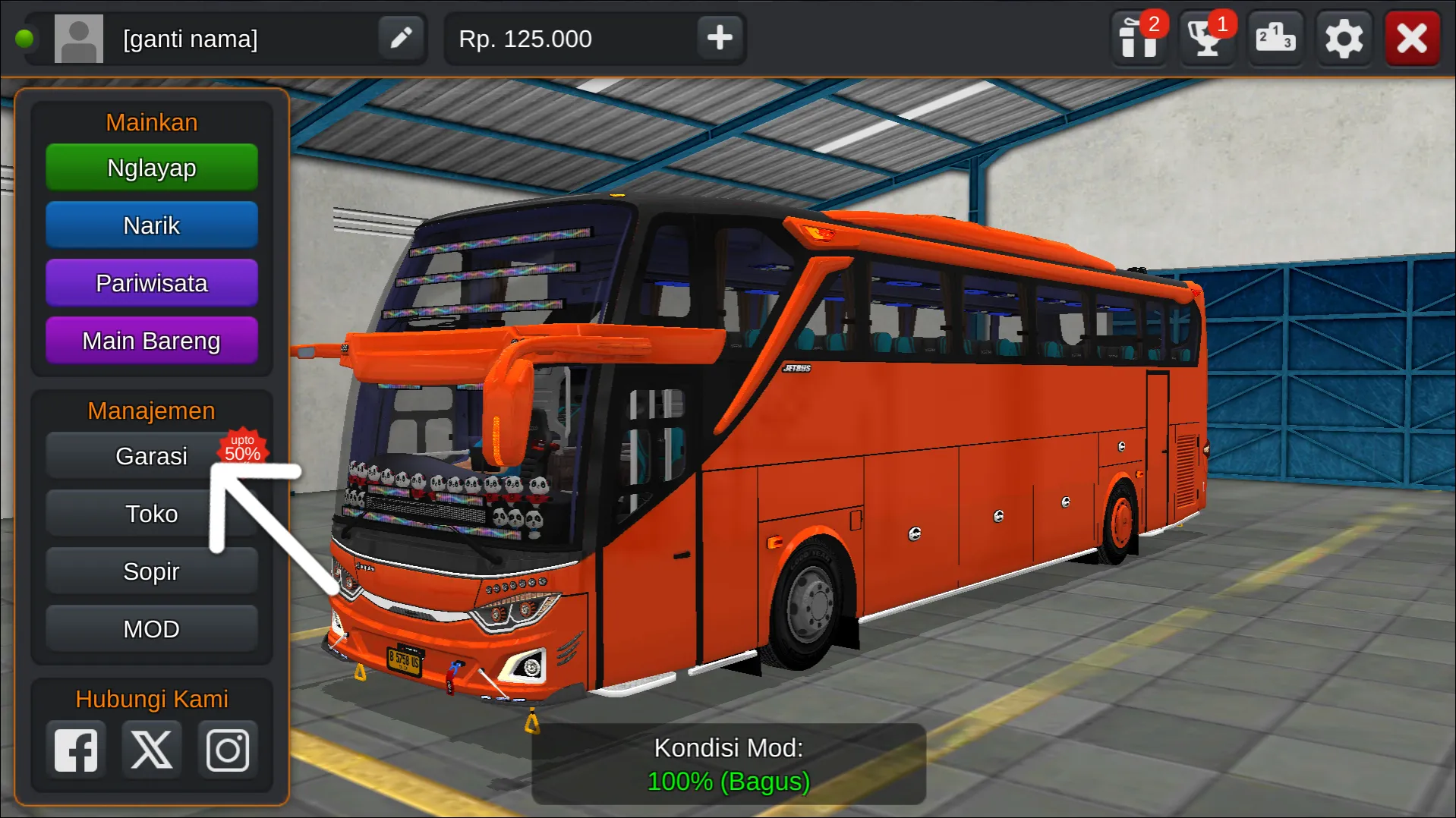Enter the Toko shop
This screenshot has width=1456, height=818.
tap(151, 513)
